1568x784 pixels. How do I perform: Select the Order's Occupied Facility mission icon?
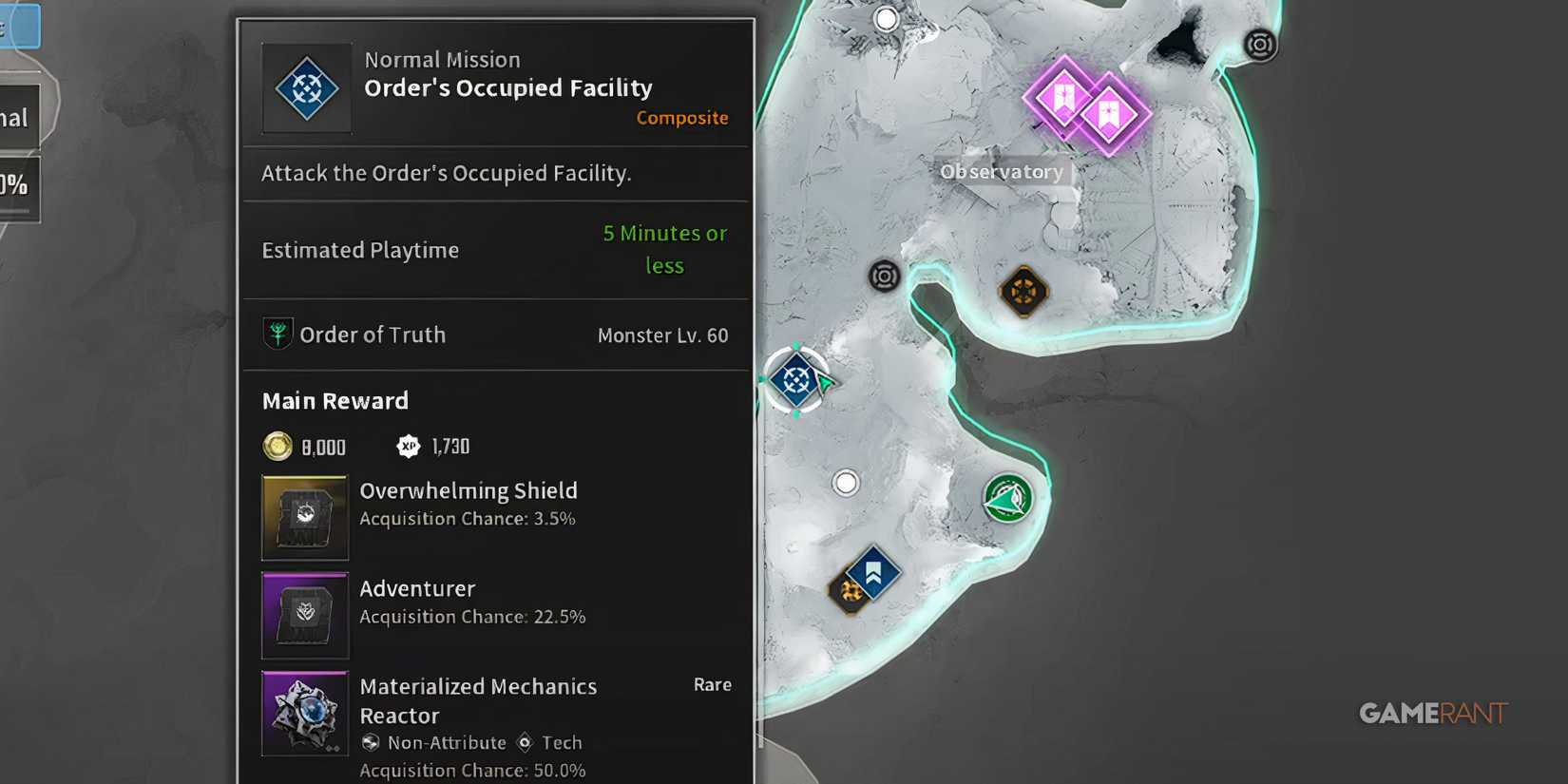click(x=306, y=87)
